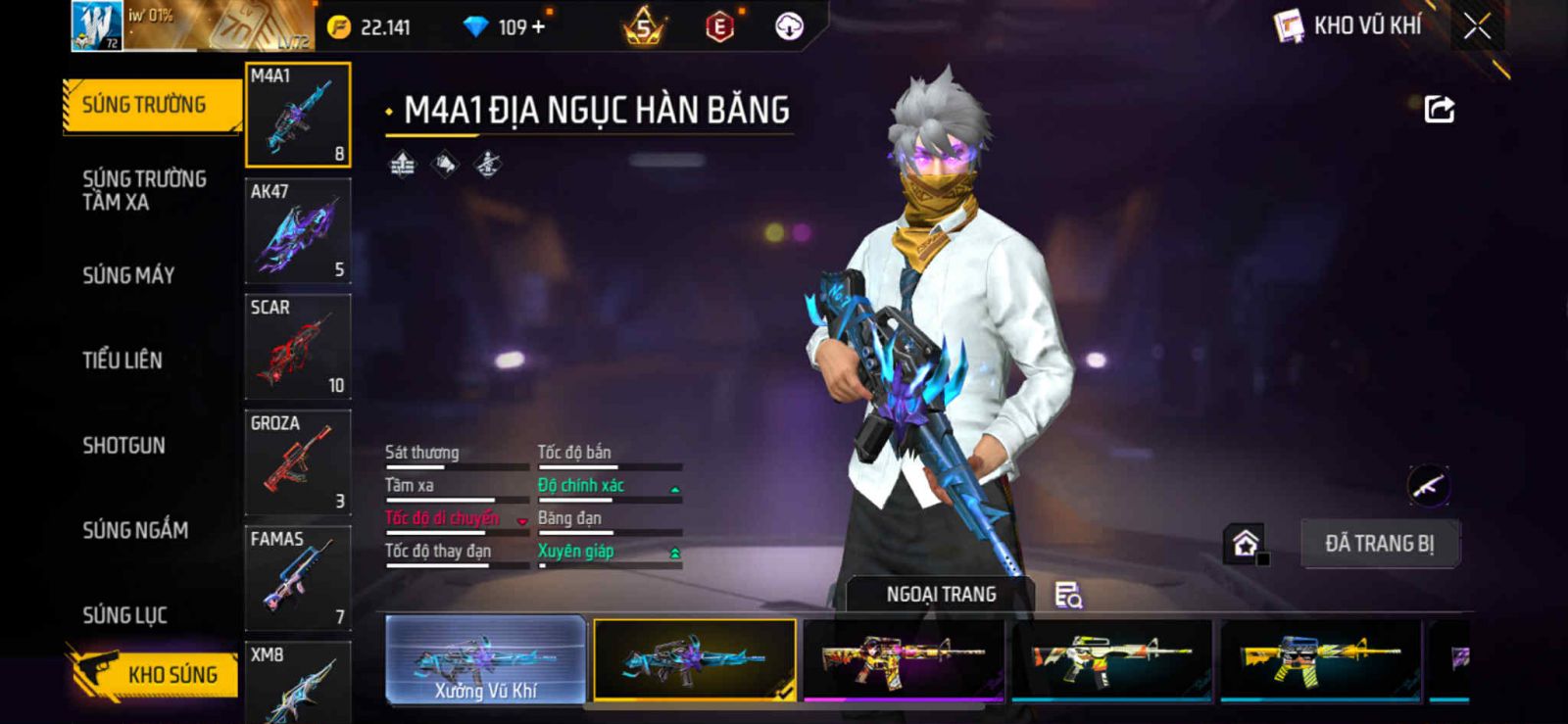Switch to Súng Ngắm category
The image size is (1568, 724).
(x=135, y=530)
